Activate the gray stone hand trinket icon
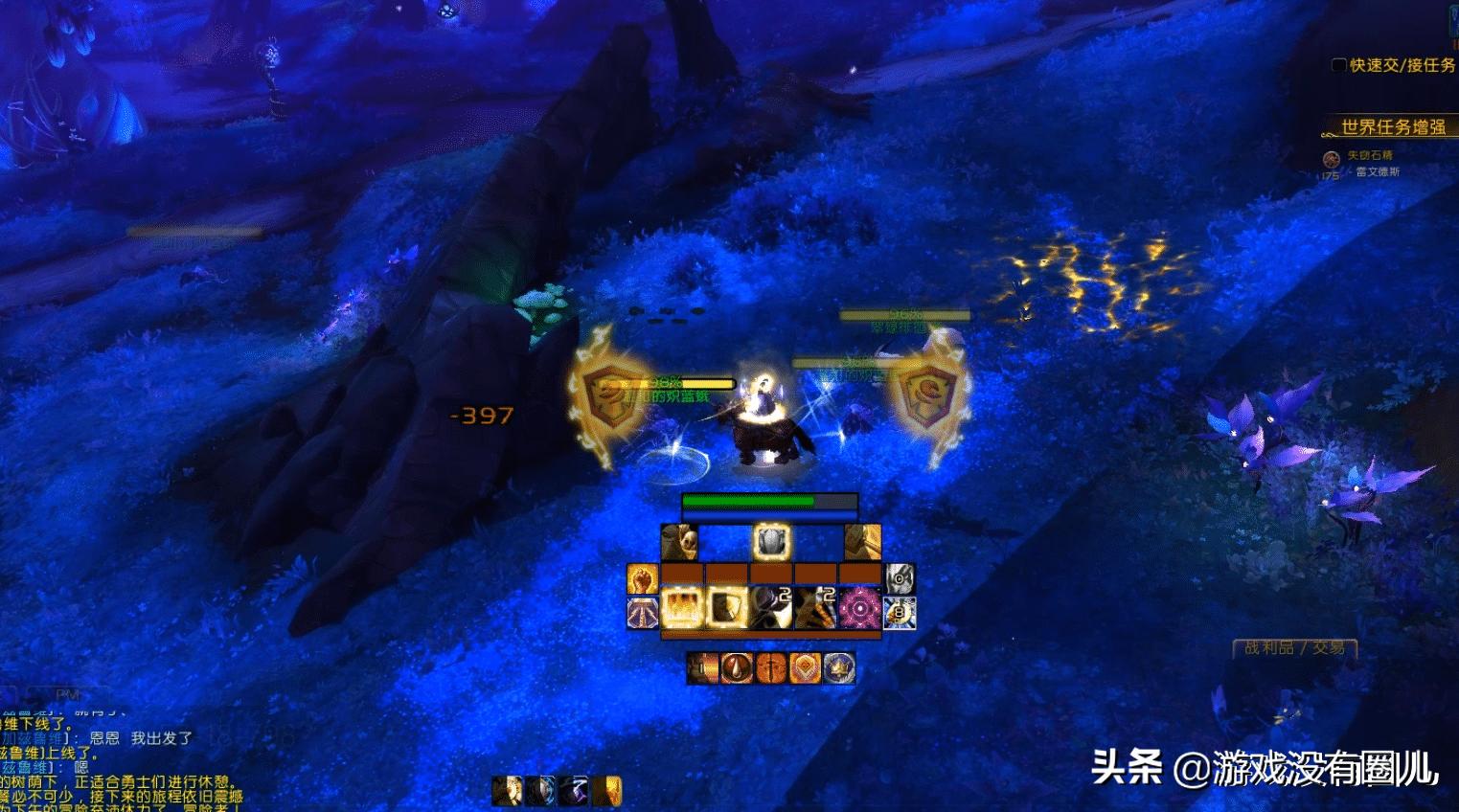 (898, 578)
